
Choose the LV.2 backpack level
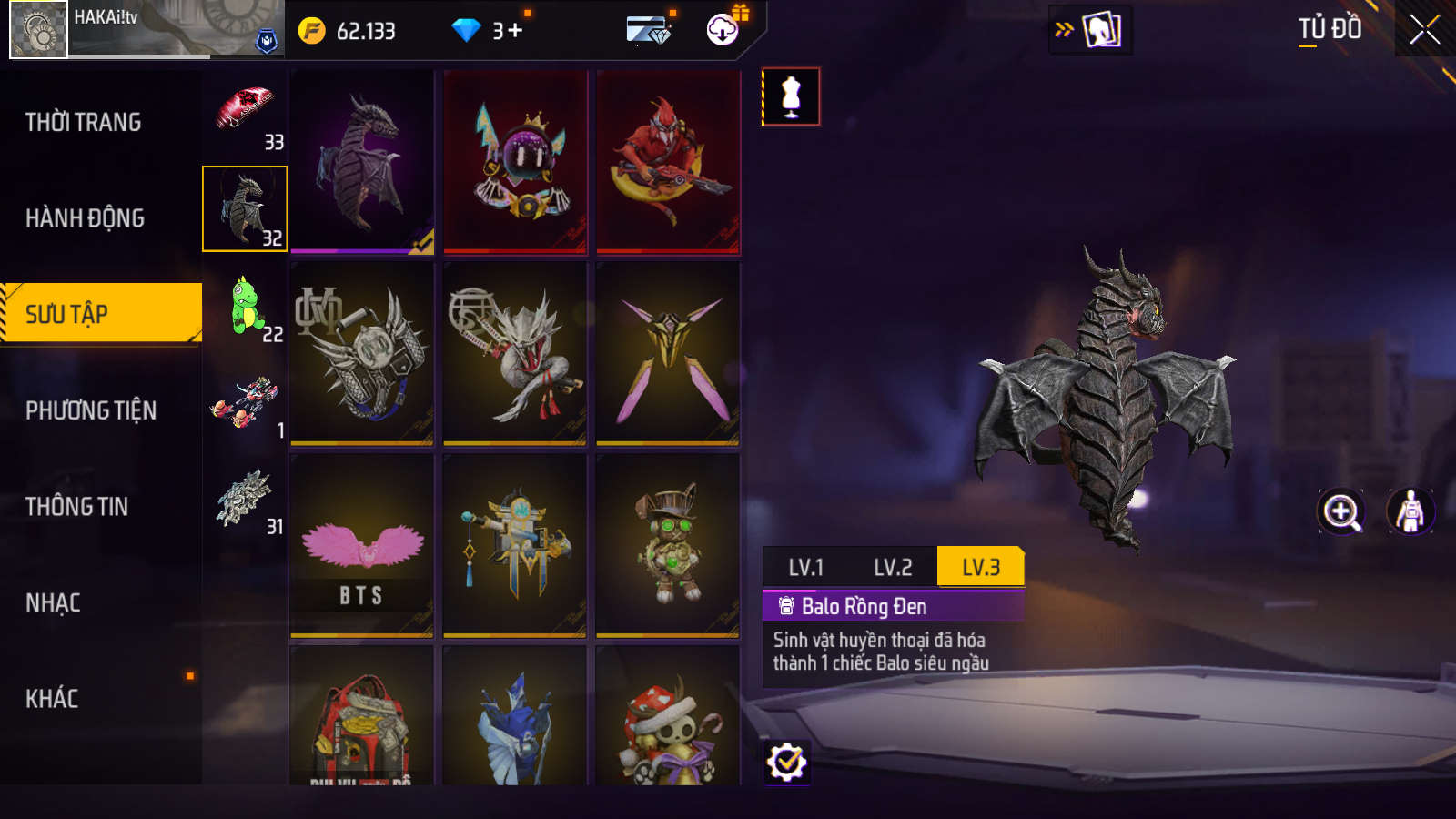tap(892, 568)
